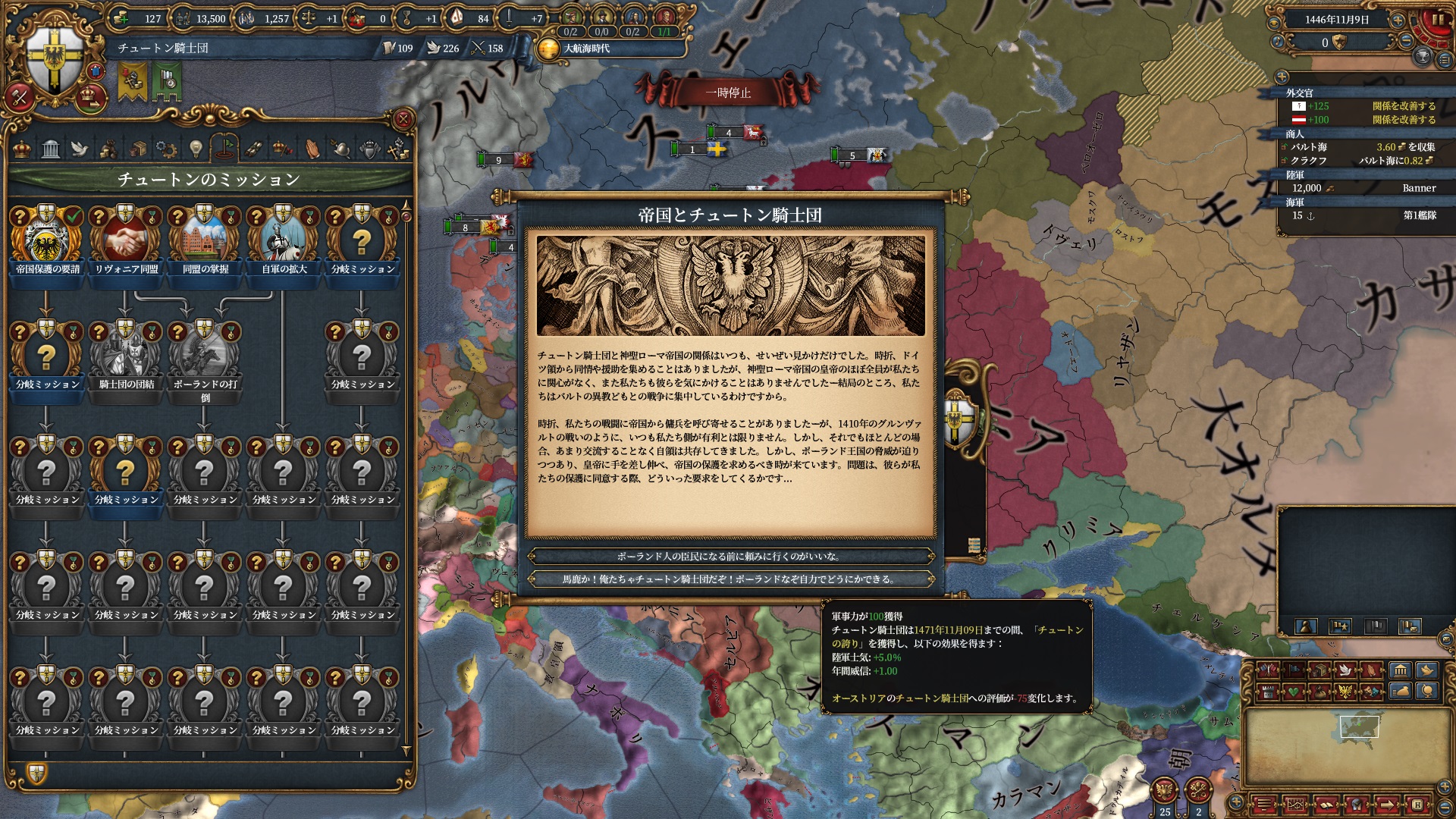Choose the option to ask the Emperor for protection
The image size is (1456, 819).
[x=730, y=557]
